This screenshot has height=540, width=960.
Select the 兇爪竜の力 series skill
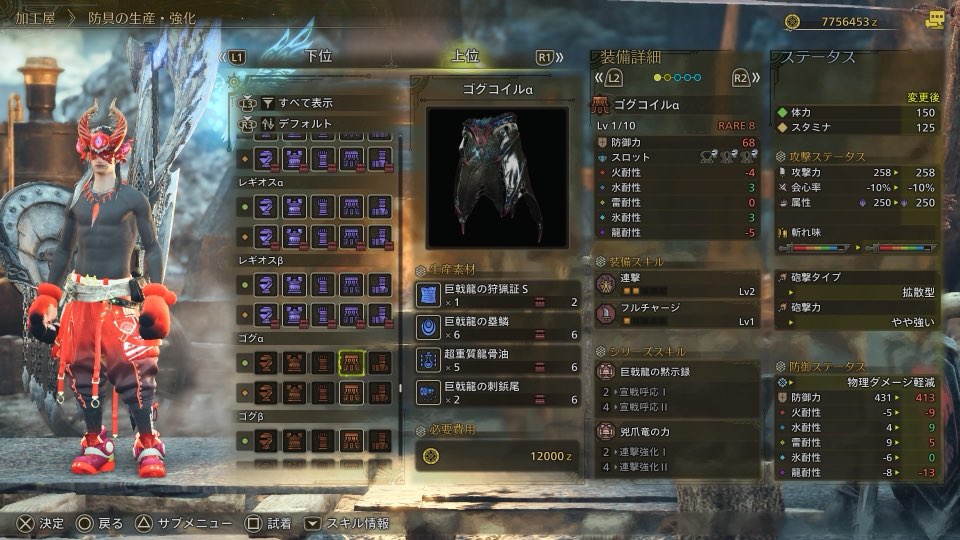click(x=677, y=432)
